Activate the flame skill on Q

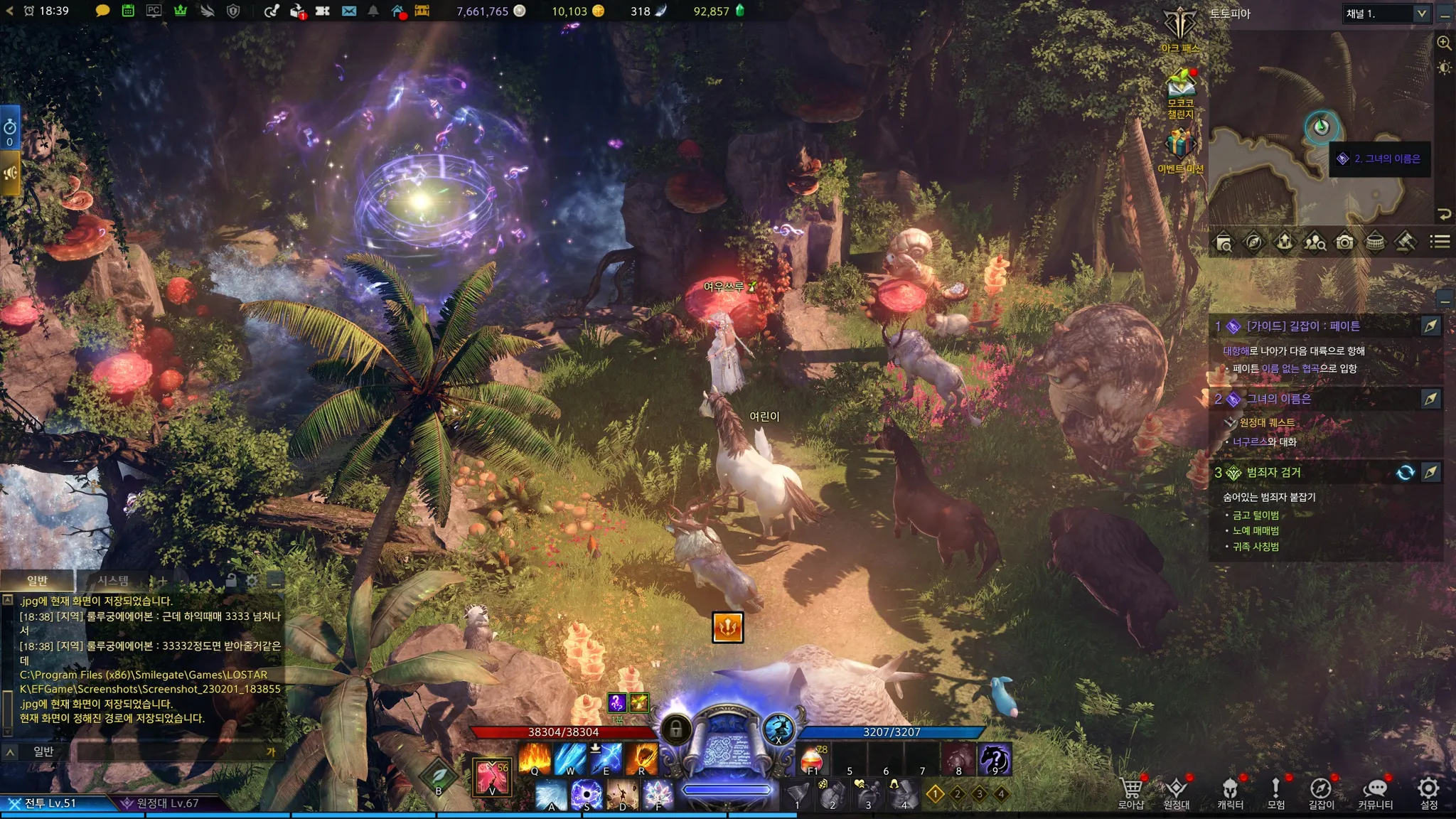535,759
